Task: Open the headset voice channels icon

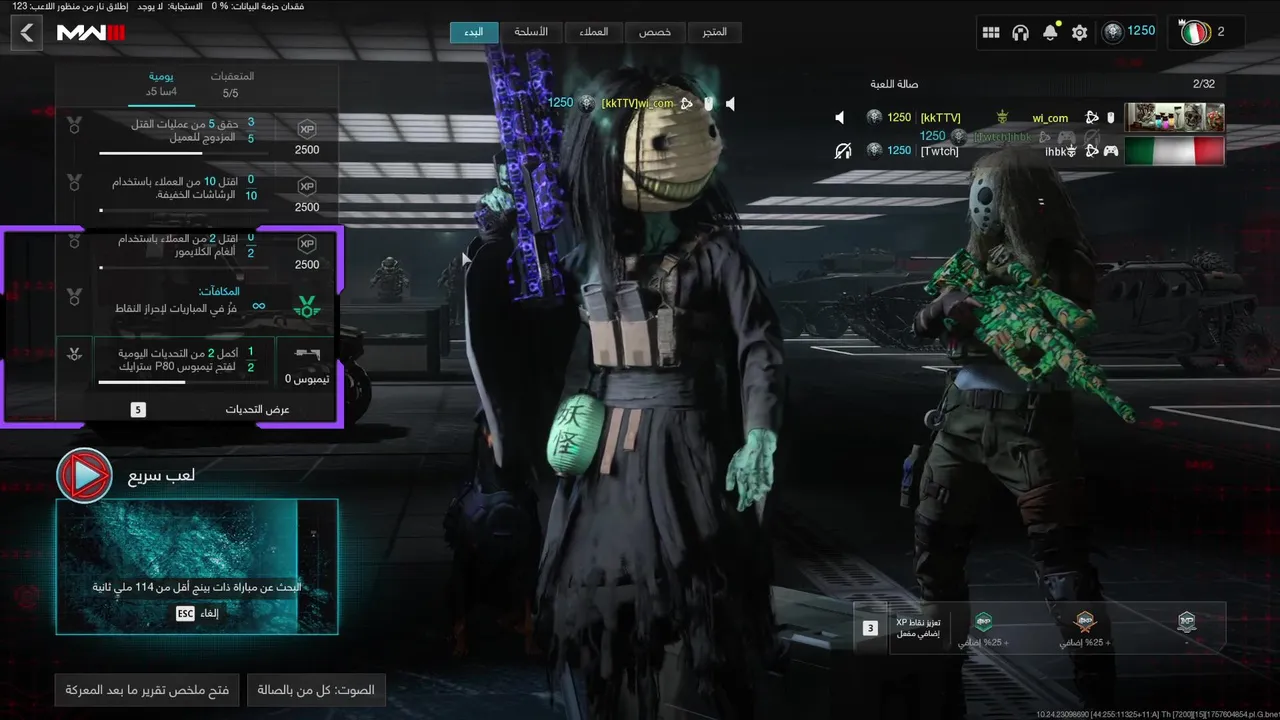Action: point(1020,33)
